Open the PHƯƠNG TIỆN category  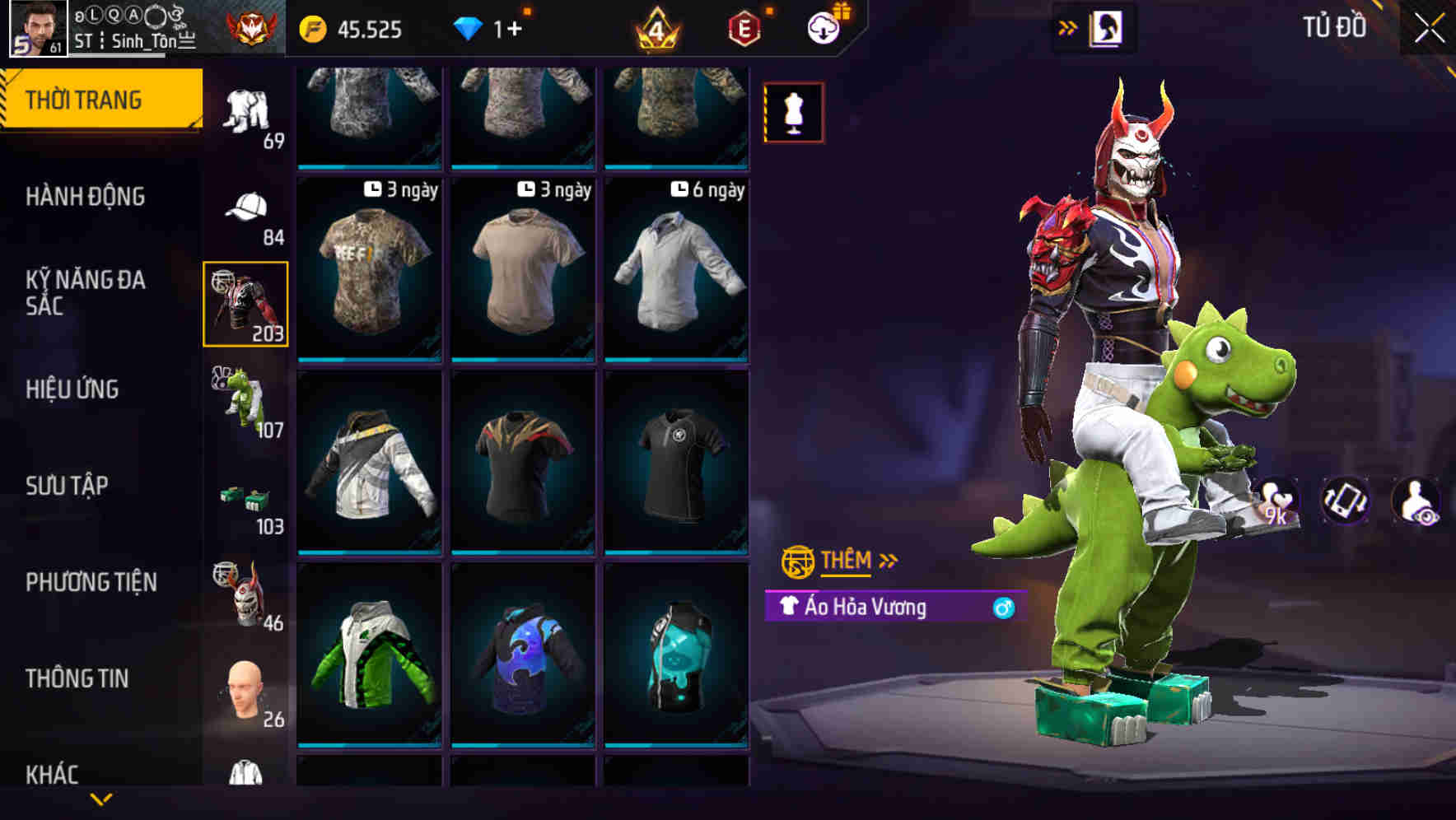tap(91, 581)
